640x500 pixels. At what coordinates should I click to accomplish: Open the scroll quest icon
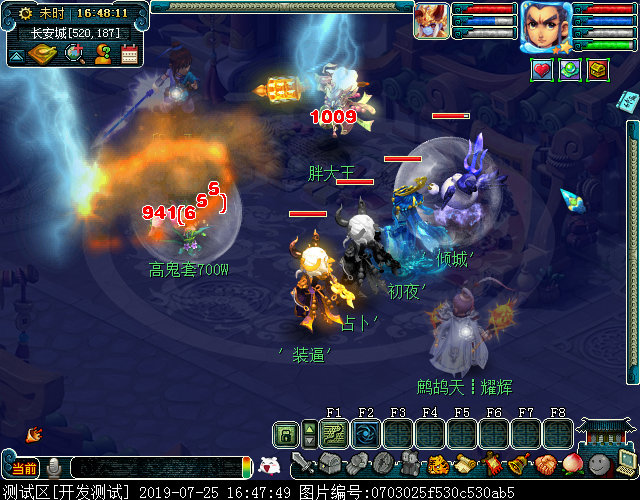coord(464,465)
